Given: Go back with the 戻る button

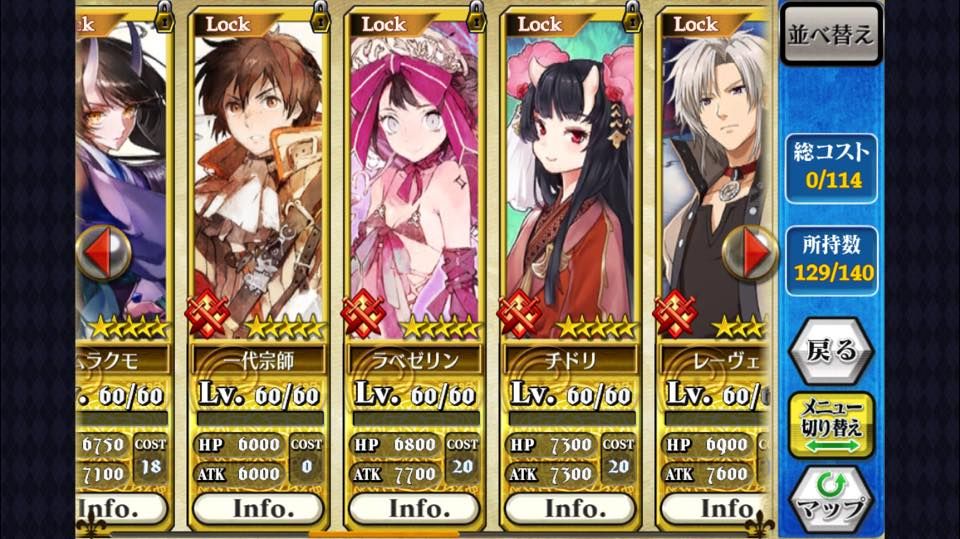Looking at the screenshot, I should 830,349.
